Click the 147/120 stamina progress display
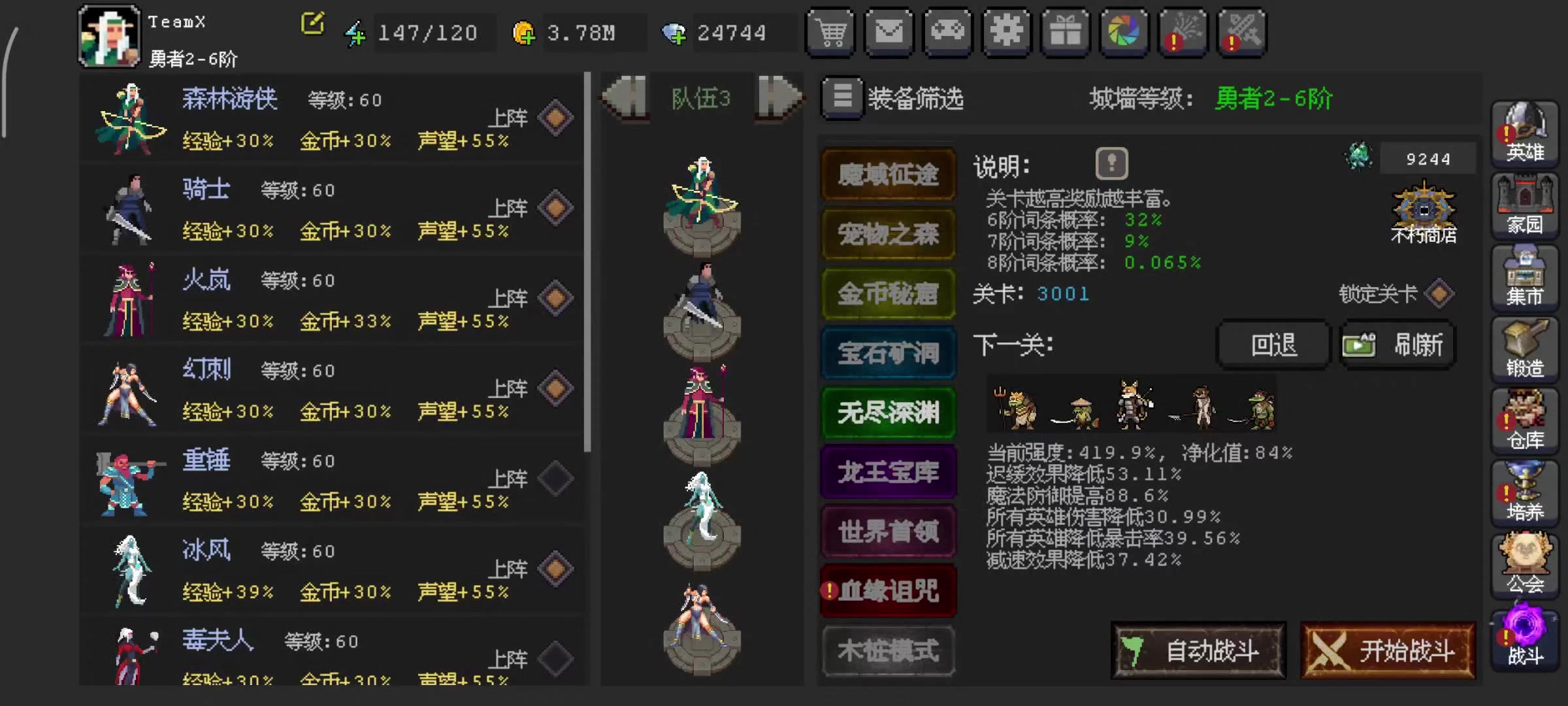The image size is (1568, 706). (427, 32)
